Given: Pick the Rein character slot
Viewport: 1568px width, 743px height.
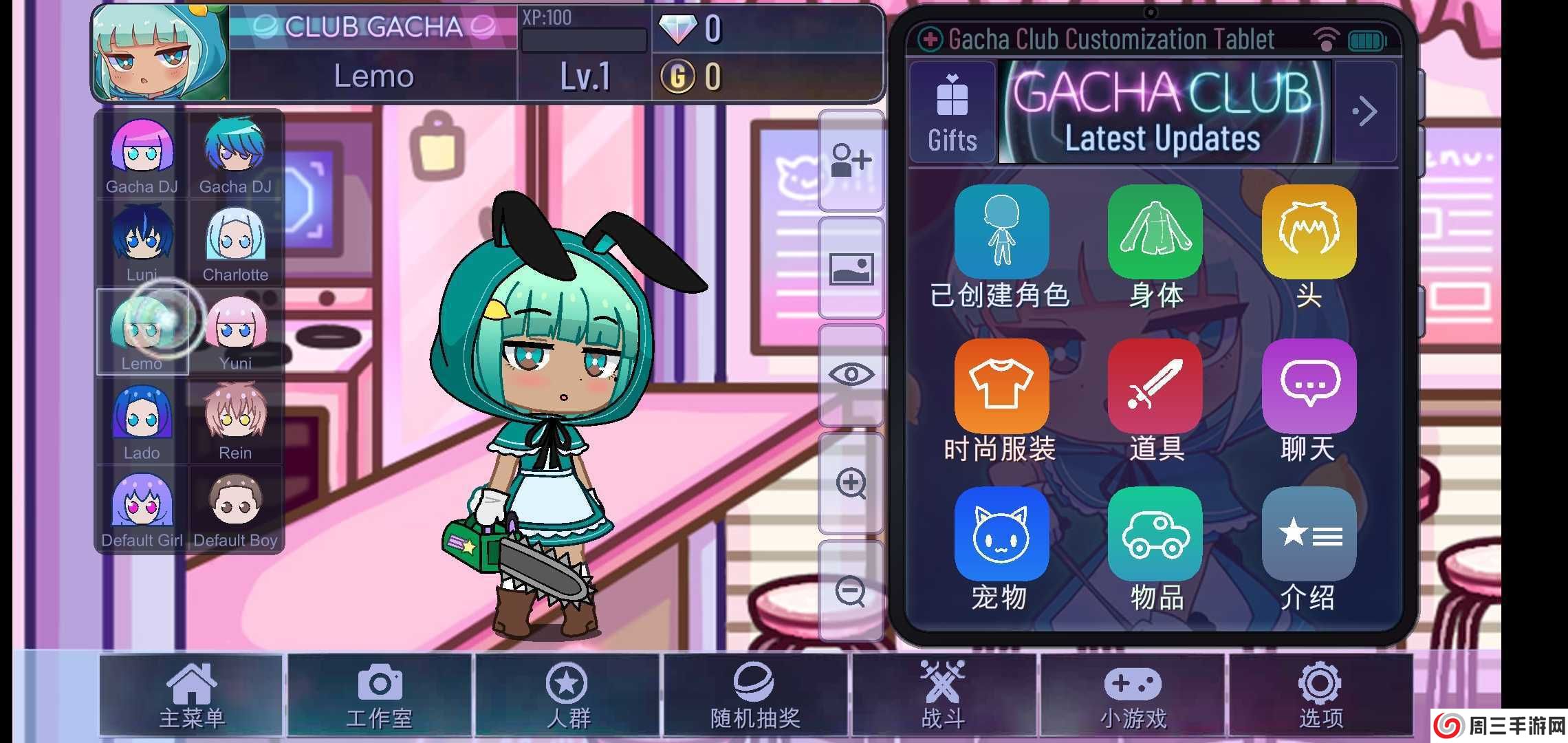Looking at the screenshot, I should pos(235,422).
